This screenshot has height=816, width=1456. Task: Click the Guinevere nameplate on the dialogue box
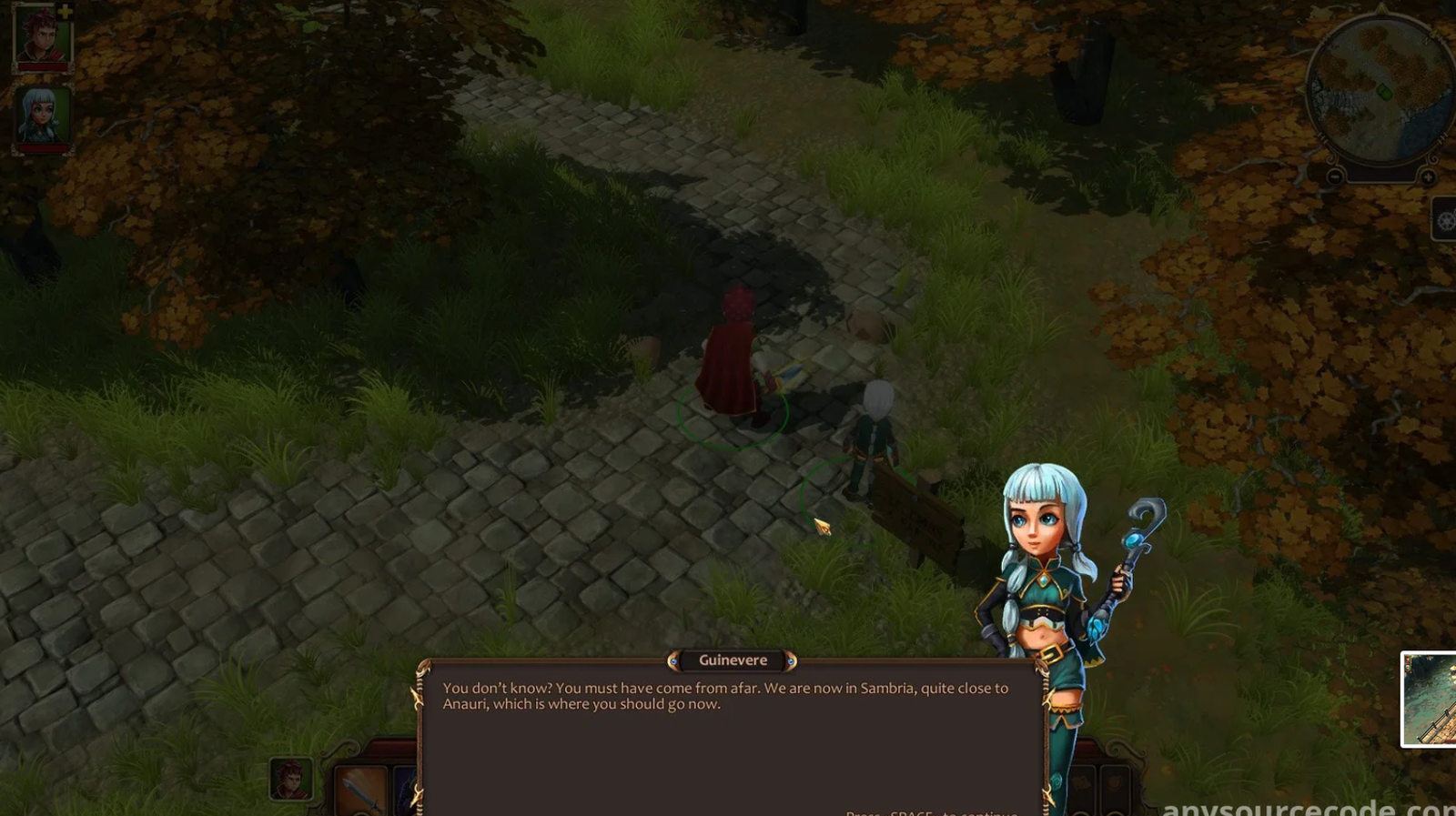(731, 660)
